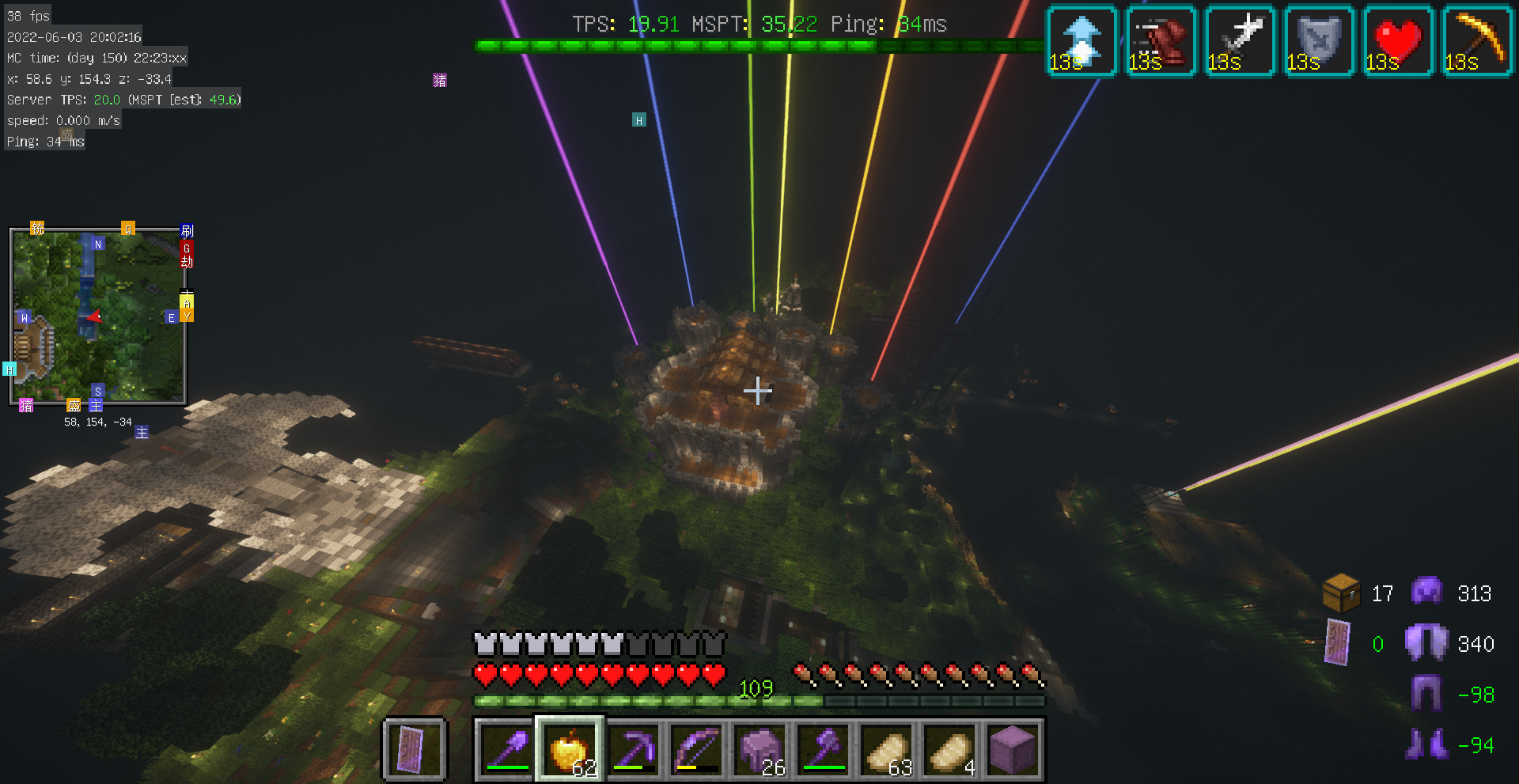Choose the netherite pickaxe in the hotbar
The width and height of the screenshot is (1519, 784).
coord(634,748)
